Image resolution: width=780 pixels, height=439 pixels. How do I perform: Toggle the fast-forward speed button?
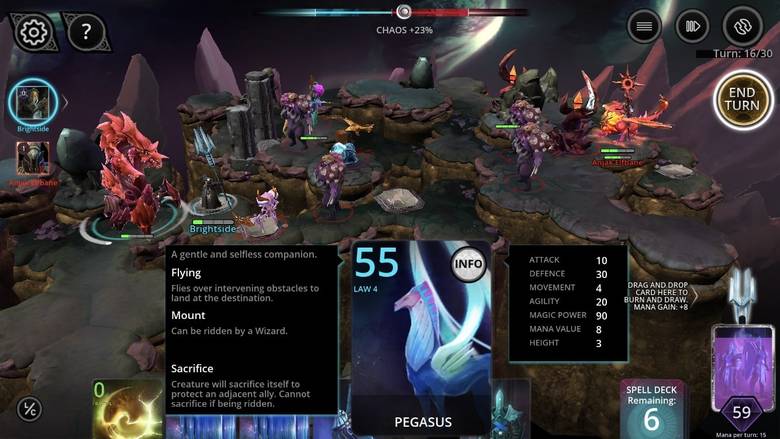click(x=692, y=26)
